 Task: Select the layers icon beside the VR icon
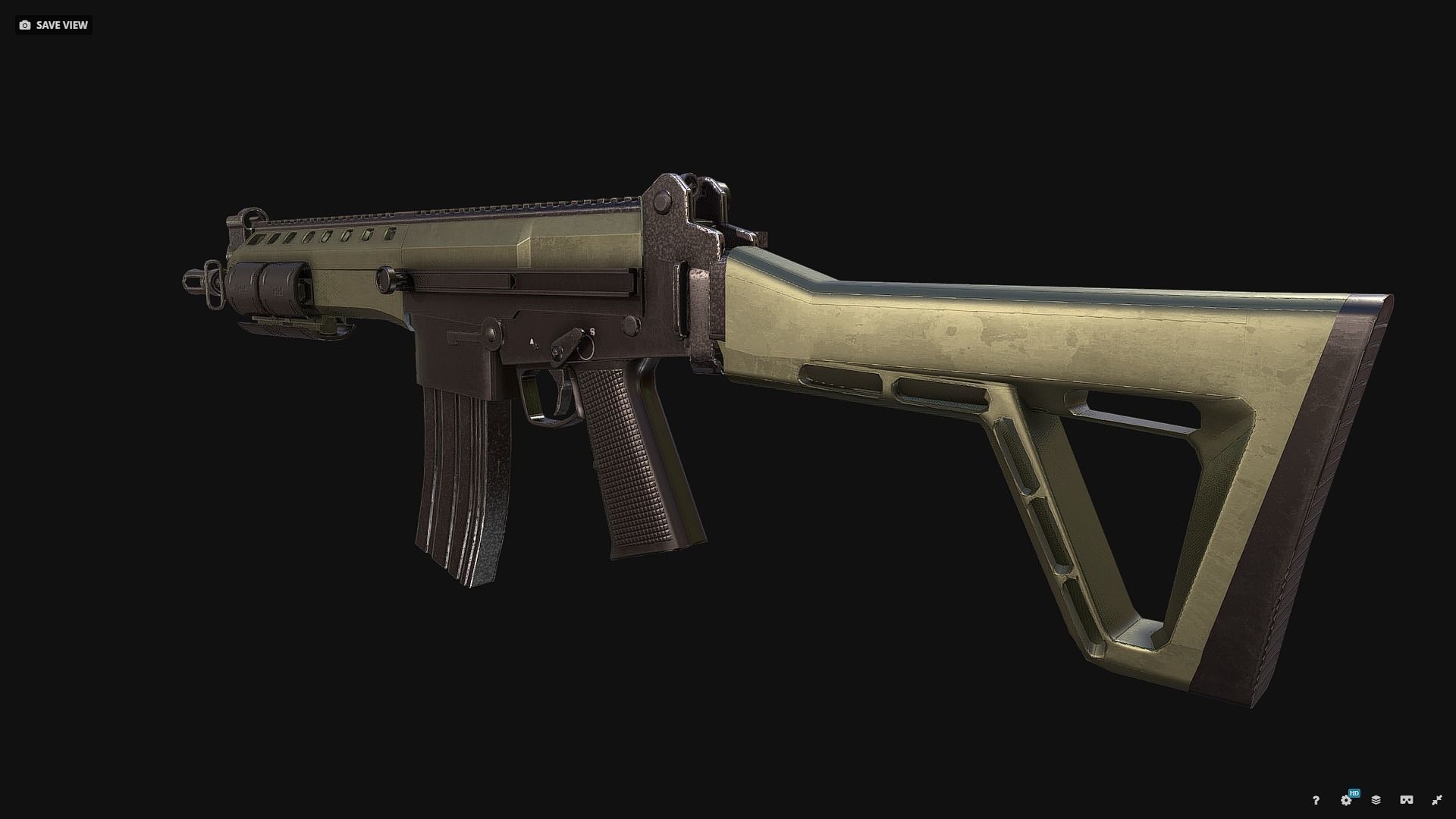tap(1376, 801)
